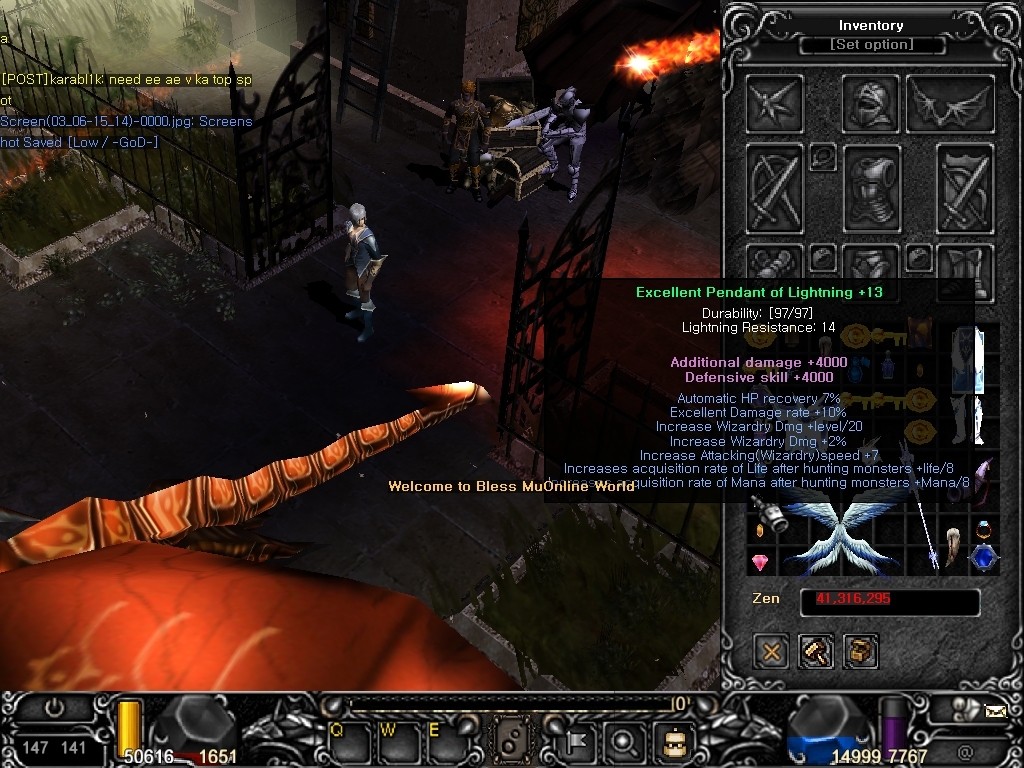The image size is (1024, 768).
Task: Select the helmet equipment slot
Action: [871, 103]
